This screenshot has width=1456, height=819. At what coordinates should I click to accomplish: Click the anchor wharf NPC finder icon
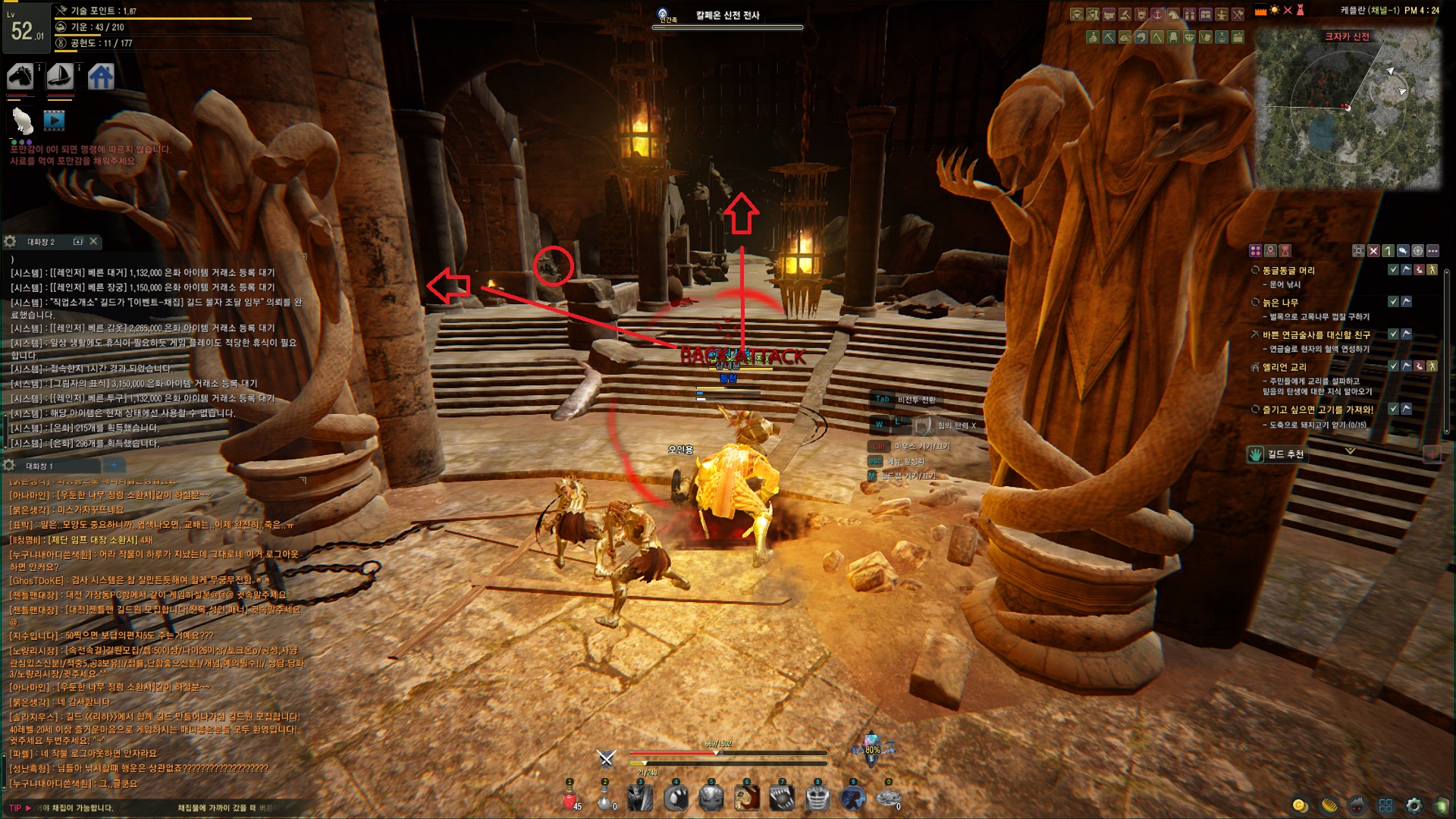1157,14
